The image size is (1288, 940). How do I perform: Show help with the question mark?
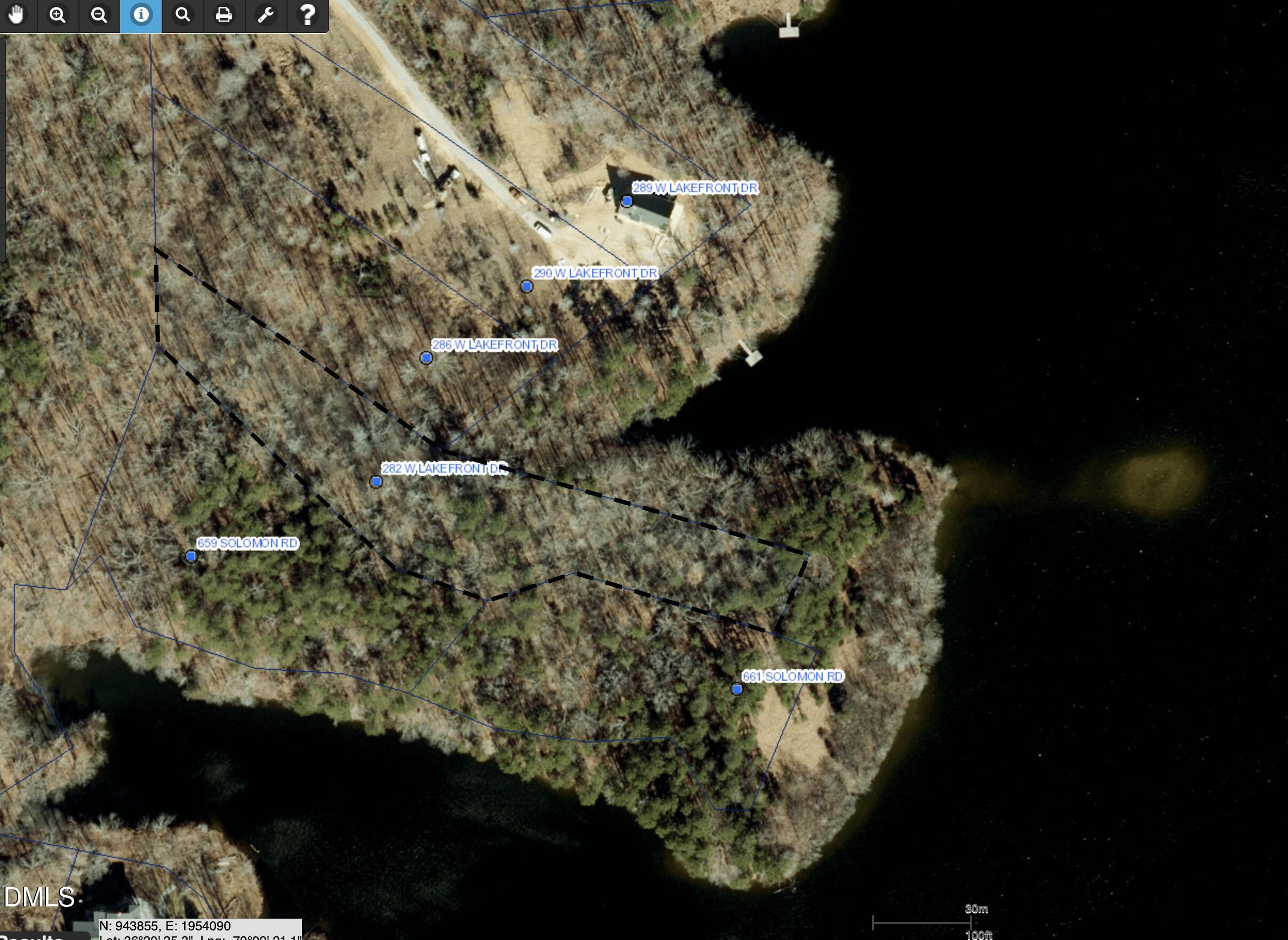308,15
